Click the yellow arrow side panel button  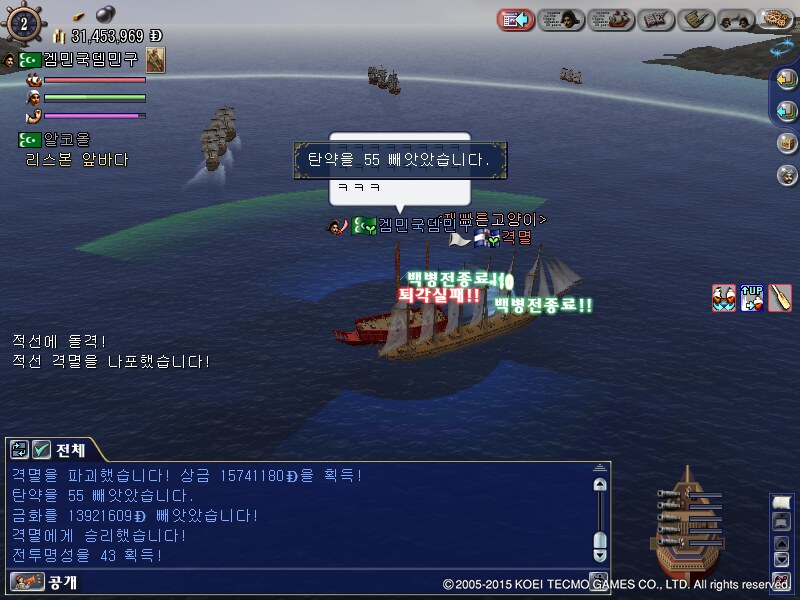(787, 79)
